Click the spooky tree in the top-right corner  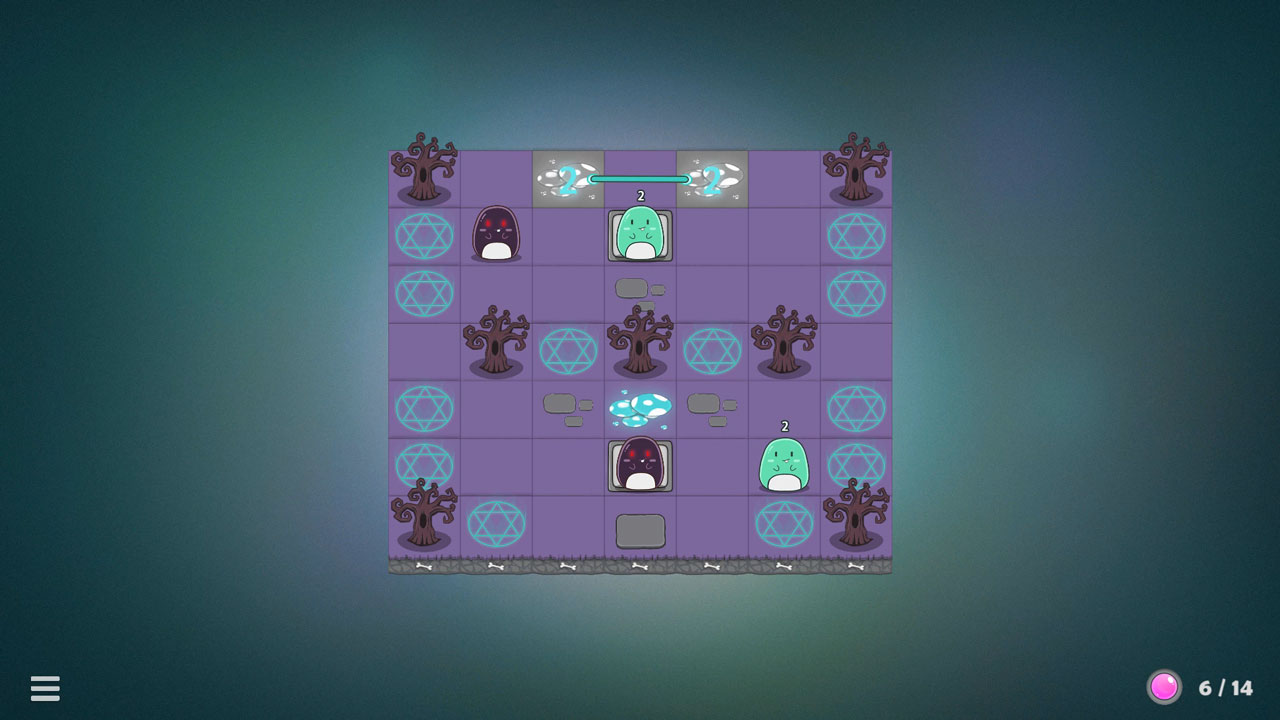(856, 170)
